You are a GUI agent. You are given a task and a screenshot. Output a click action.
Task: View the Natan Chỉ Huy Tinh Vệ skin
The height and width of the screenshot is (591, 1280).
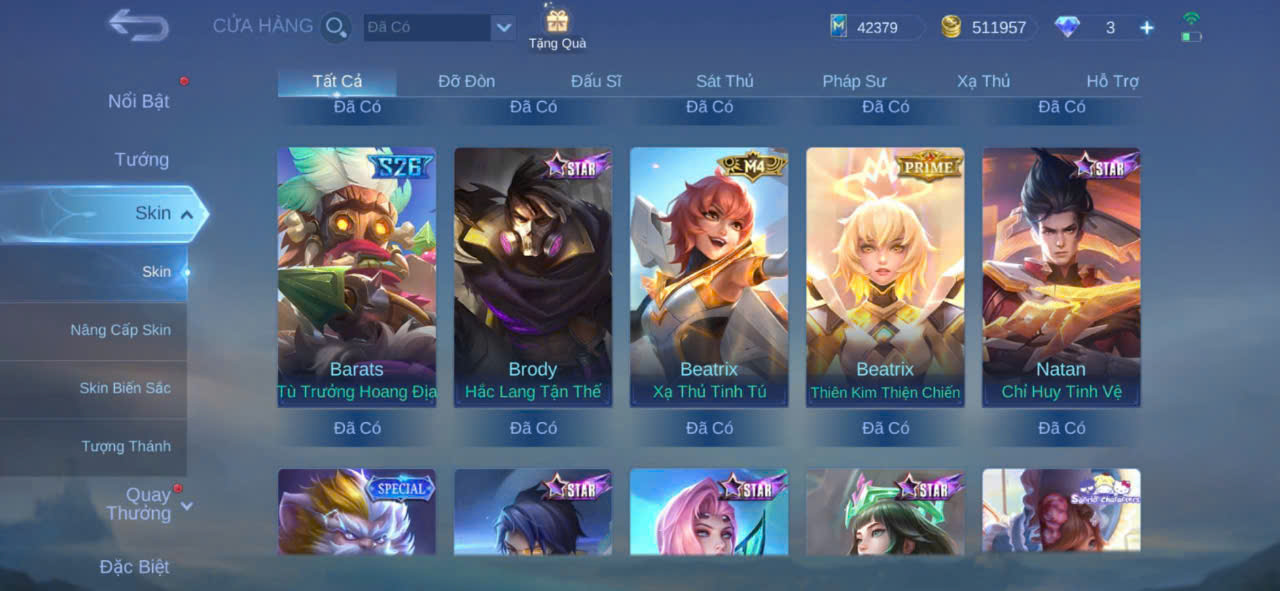1061,277
